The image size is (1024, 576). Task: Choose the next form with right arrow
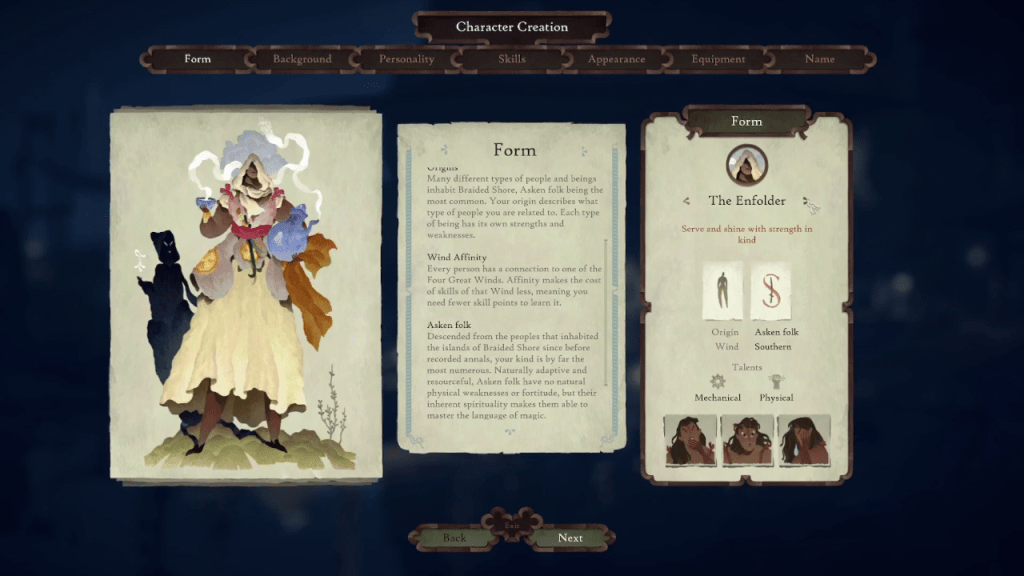(807, 201)
